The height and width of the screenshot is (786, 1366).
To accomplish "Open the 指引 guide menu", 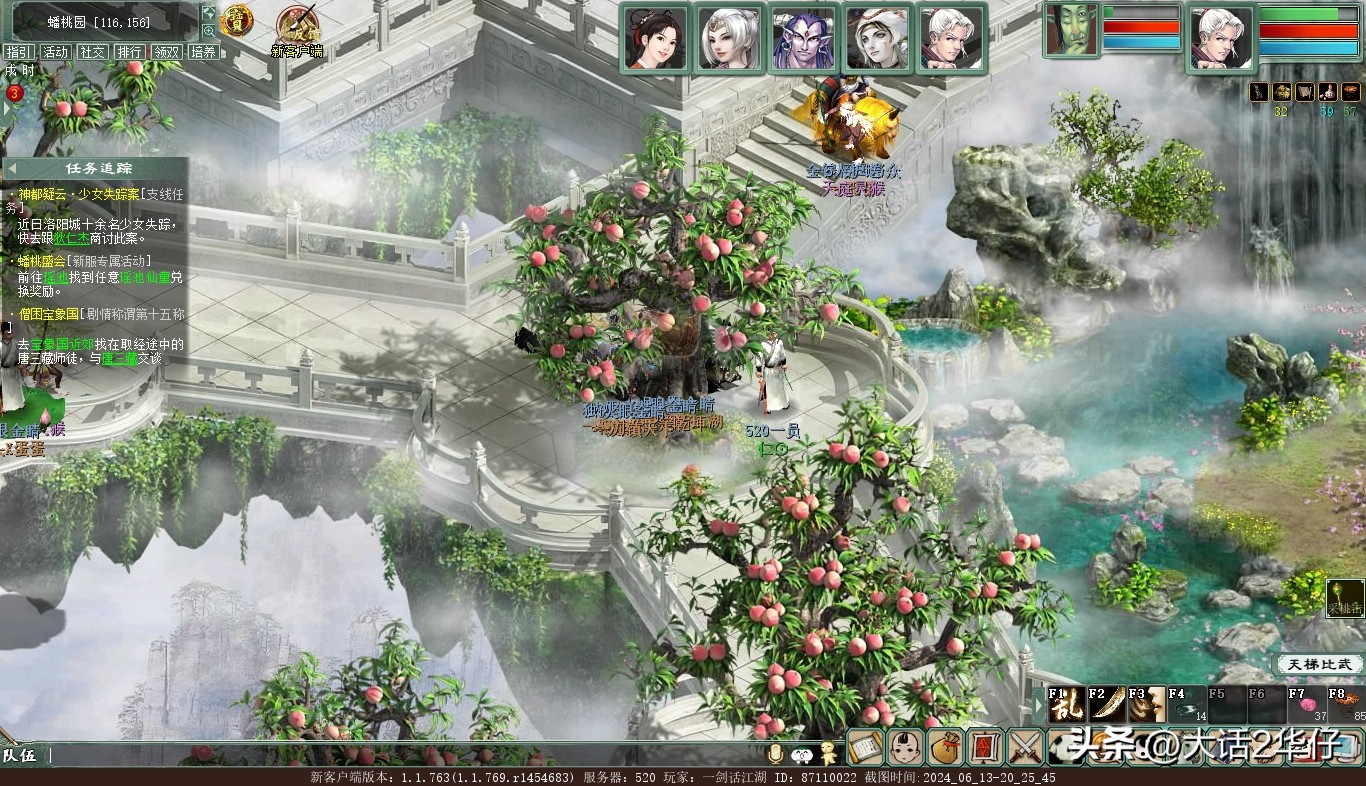I will pos(19,52).
